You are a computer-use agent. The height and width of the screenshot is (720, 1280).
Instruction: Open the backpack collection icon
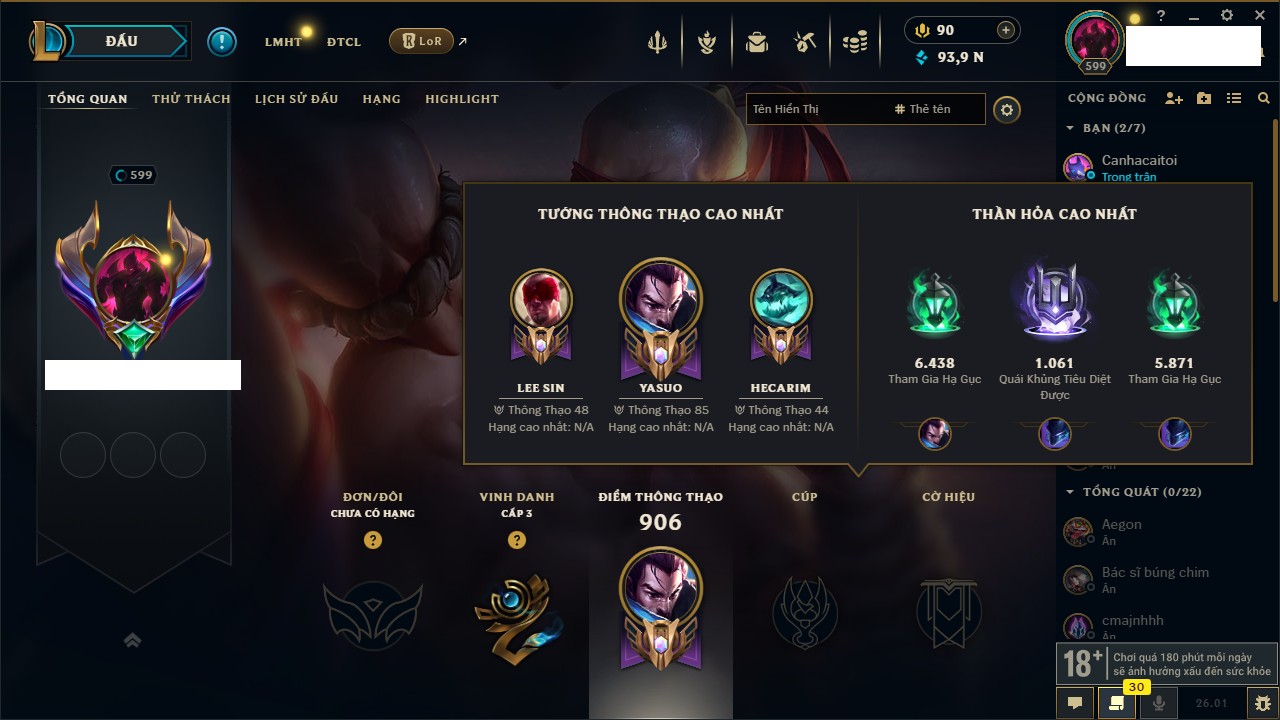pyautogui.click(x=756, y=42)
